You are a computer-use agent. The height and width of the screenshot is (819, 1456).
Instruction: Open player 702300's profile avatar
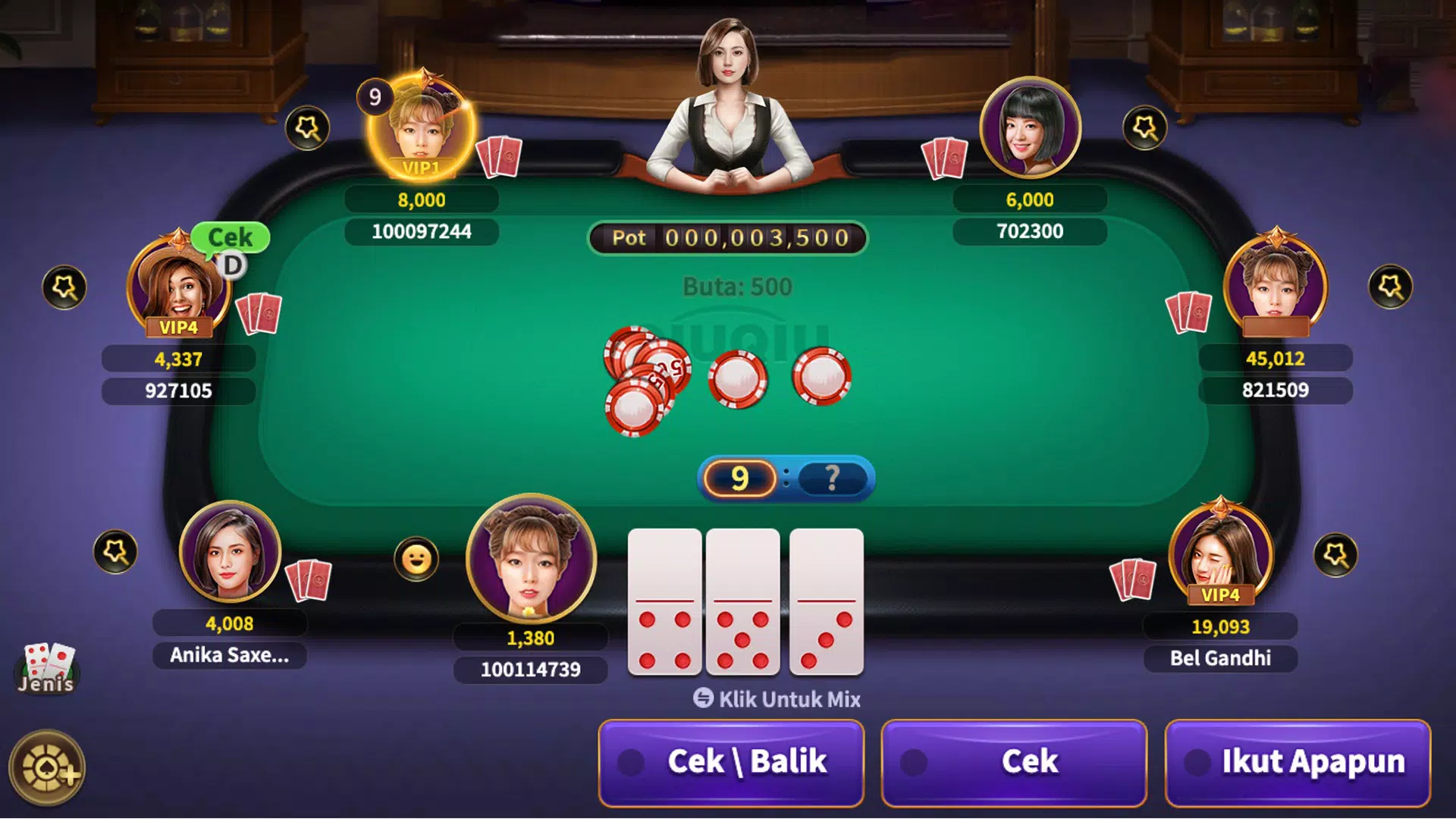[1030, 127]
